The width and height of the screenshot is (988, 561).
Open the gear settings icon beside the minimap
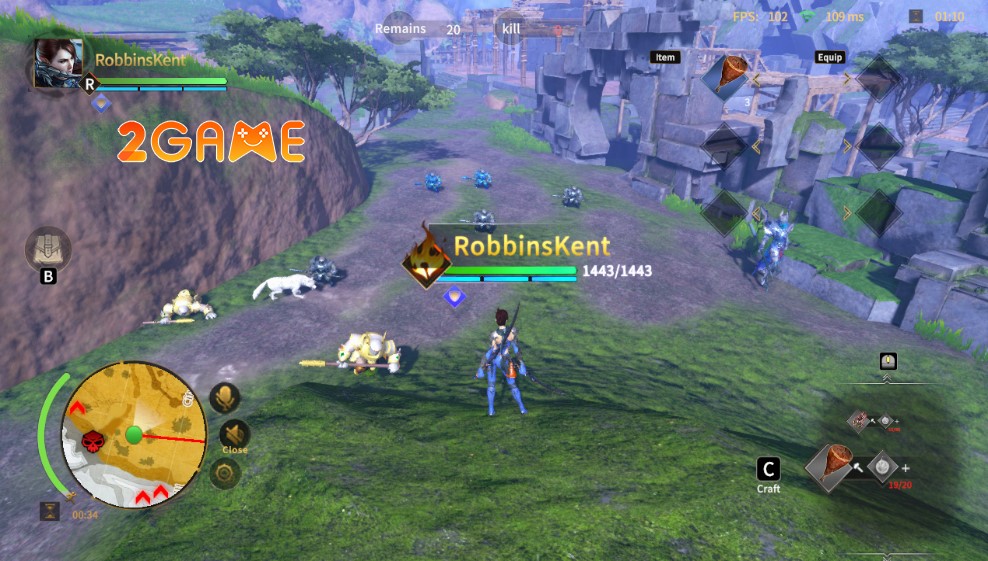(225, 472)
